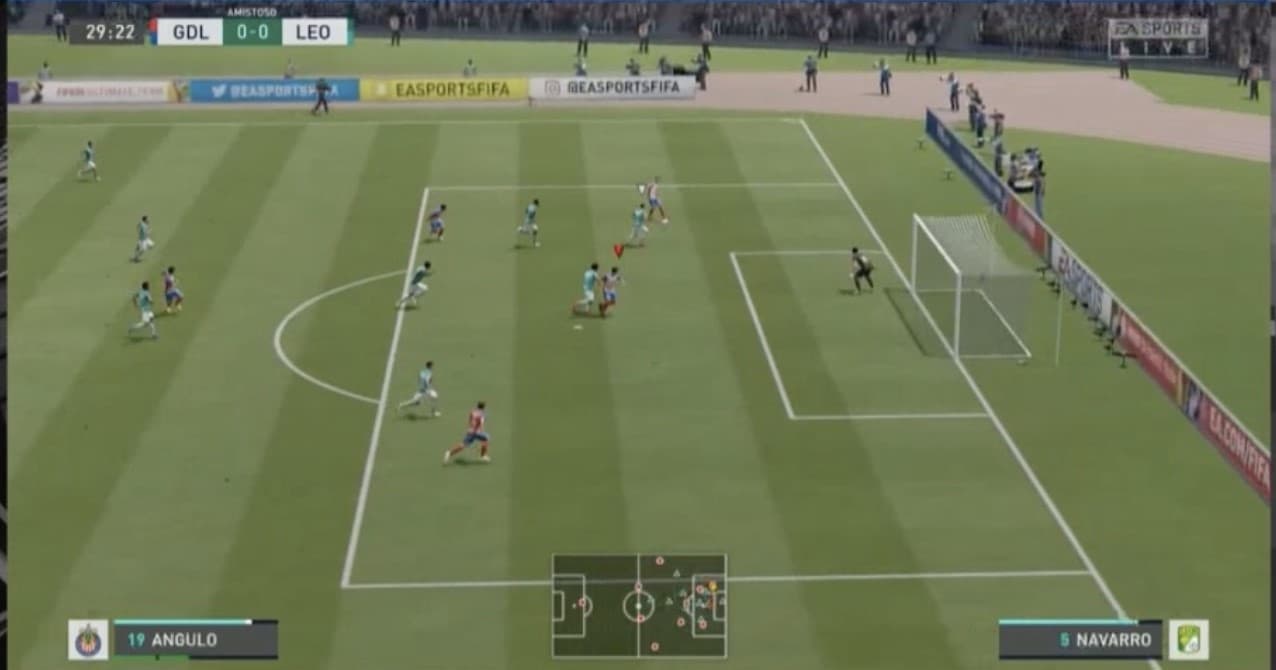The width and height of the screenshot is (1276, 670).
Task: Click the 5 Navarro player panel
Action: [1080, 640]
